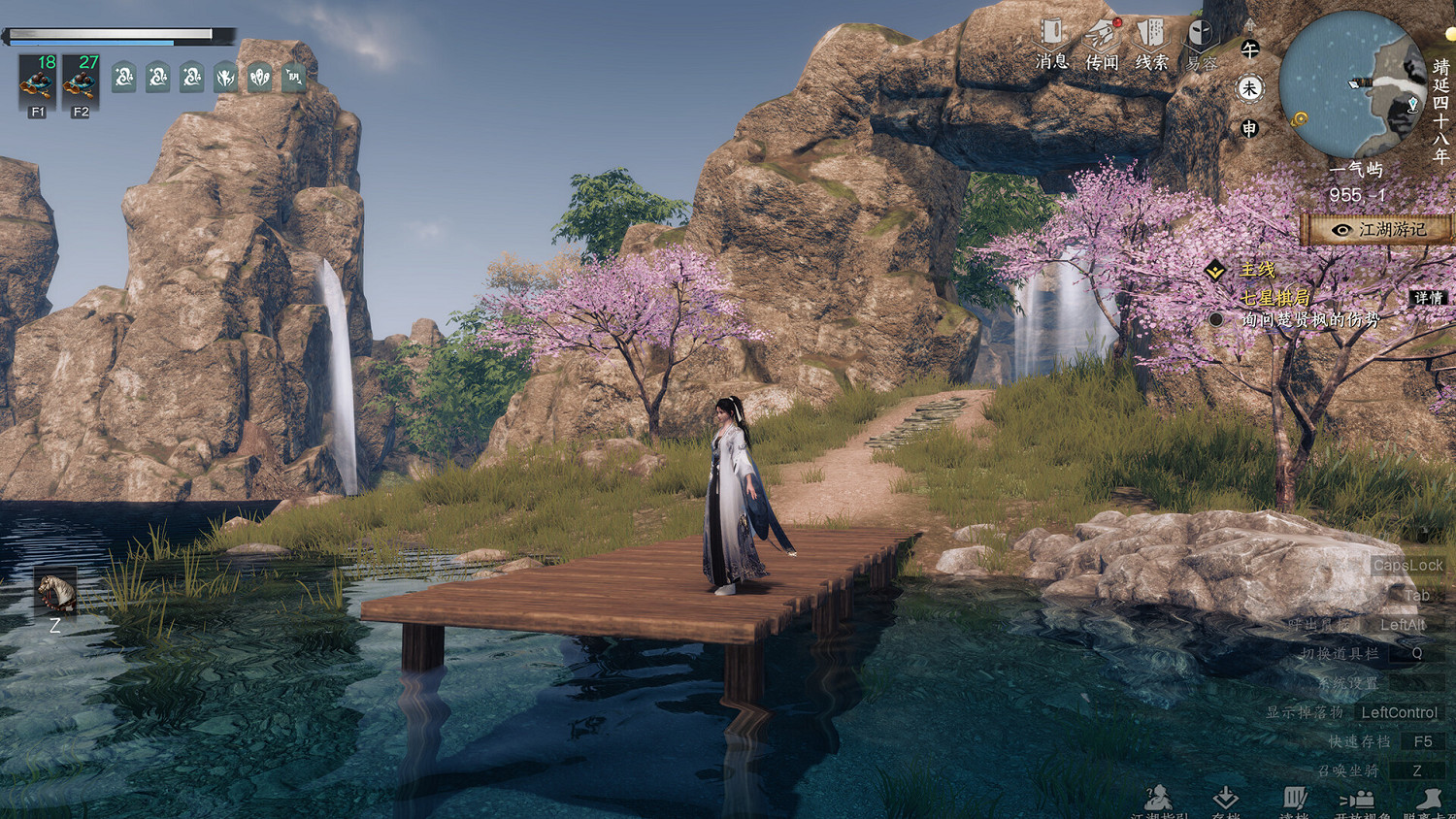1456x819 pixels.
Task: Select the 存档 save game icon
Action: pos(1226,798)
